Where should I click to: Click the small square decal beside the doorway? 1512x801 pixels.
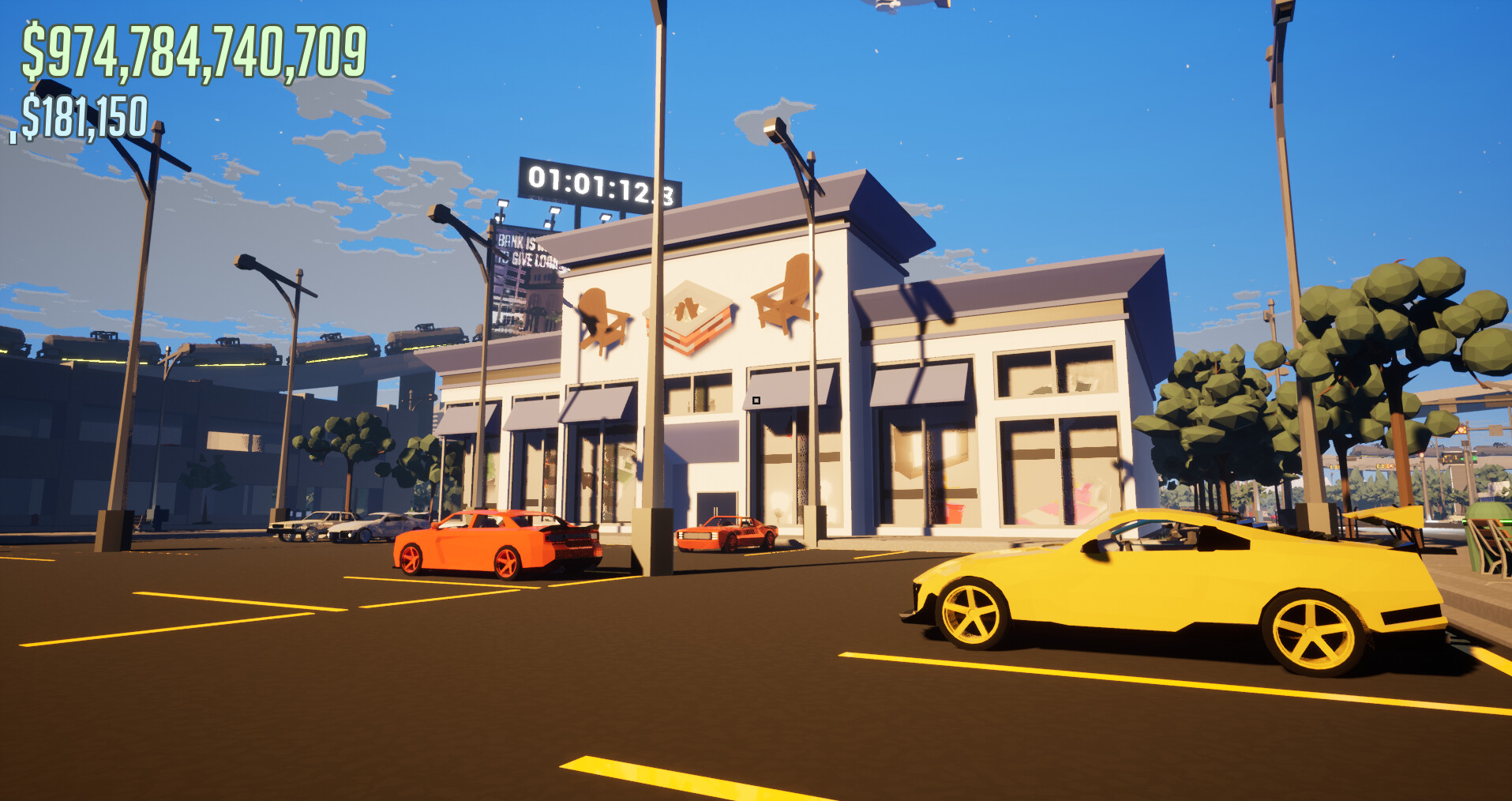[756, 400]
